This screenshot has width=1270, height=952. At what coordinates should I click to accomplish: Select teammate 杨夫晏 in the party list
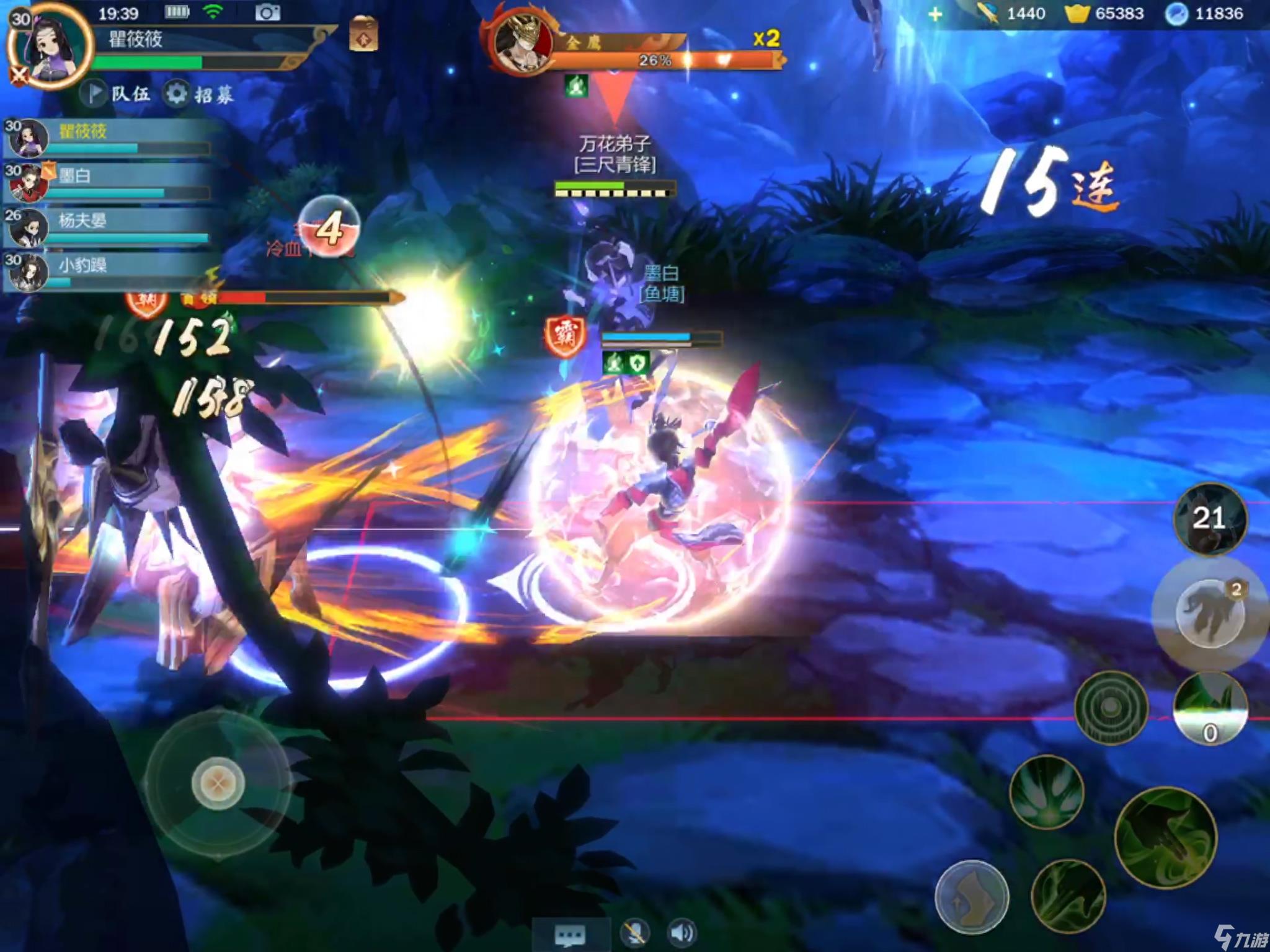point(105,227)
